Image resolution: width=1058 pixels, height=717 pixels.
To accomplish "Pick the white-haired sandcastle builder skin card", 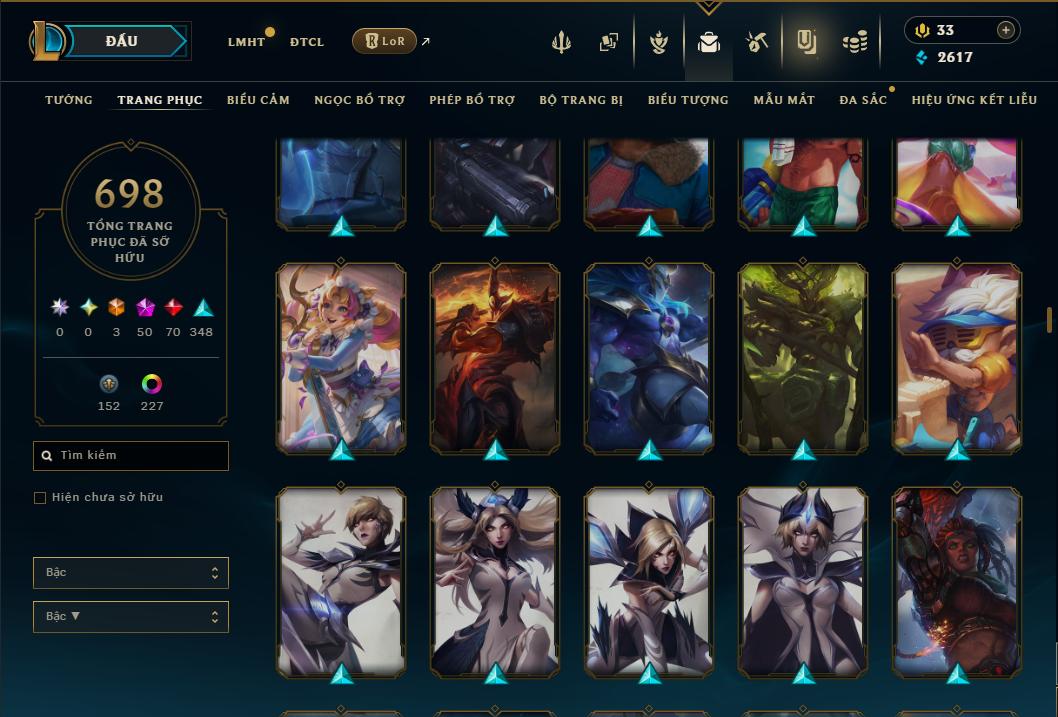I will pyautogui.click(x=957, y=357).
